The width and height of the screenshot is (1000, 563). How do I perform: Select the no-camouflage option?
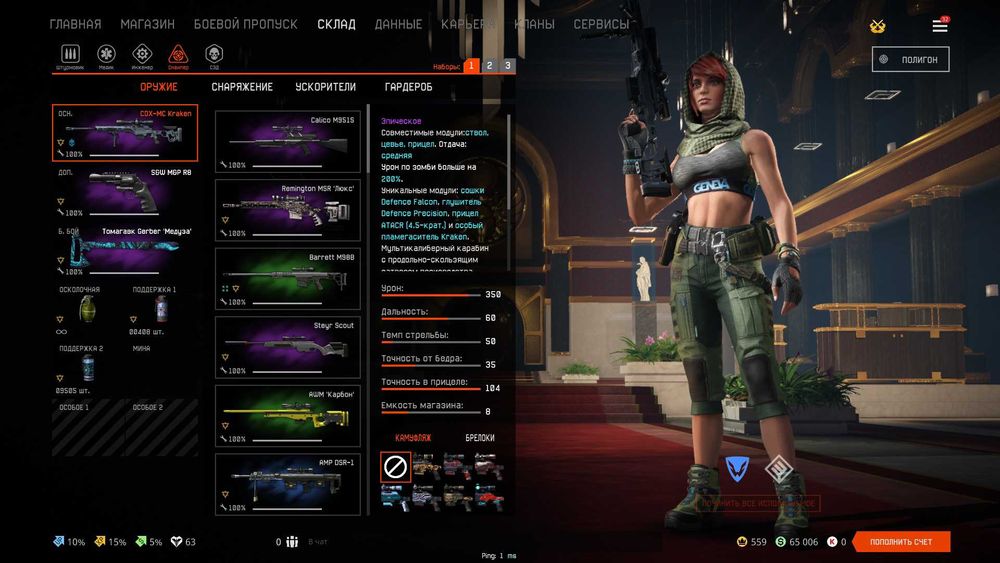click(x=395, y=466)
